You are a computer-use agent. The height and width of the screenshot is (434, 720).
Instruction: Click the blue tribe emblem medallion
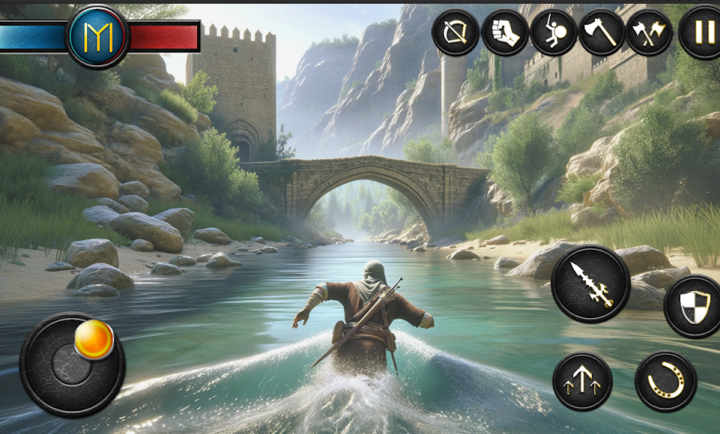click(97, 36)
